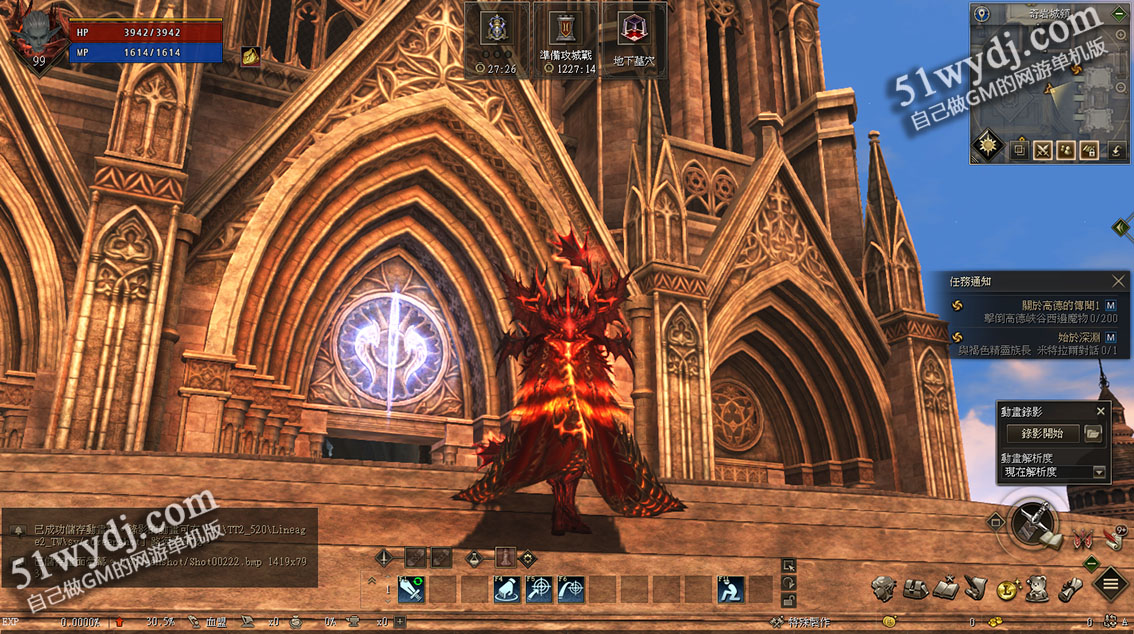Viewport: 1134px width, 634px height.
Task: Close the video recording window
Action: click(1101, 411)
